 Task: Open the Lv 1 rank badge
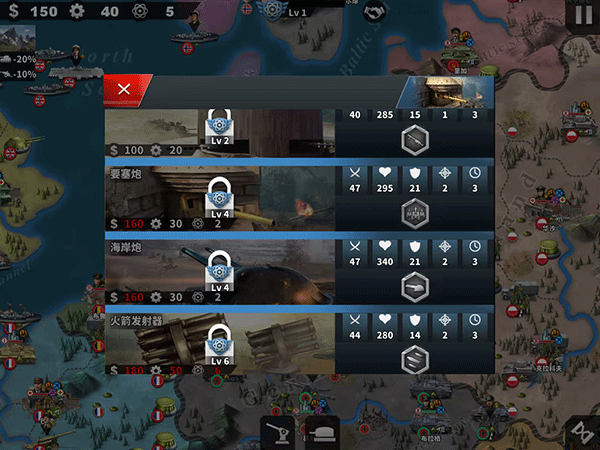click(x=272, y=11)
